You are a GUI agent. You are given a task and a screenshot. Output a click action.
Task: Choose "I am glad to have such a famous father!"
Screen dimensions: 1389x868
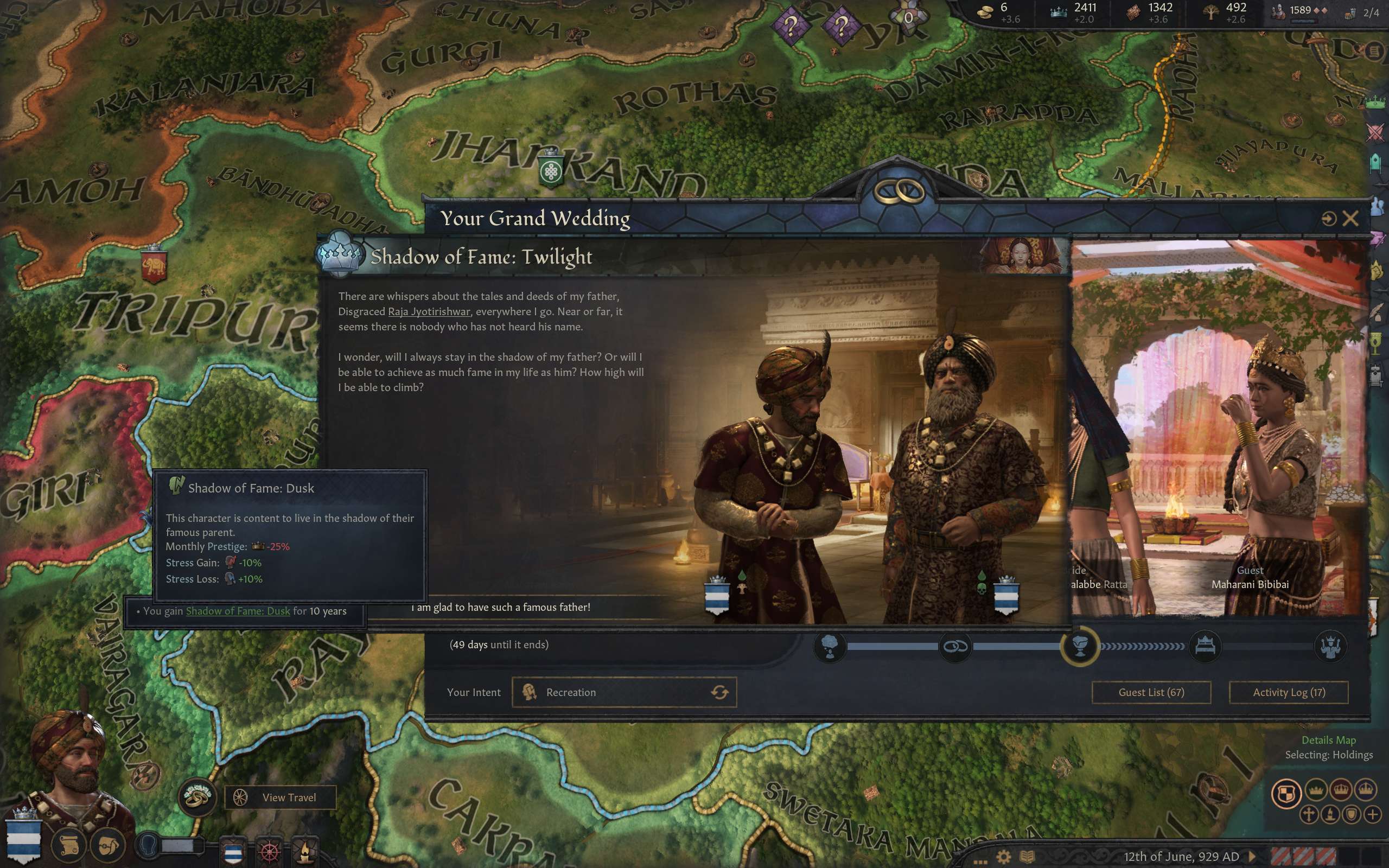(500, 608)
